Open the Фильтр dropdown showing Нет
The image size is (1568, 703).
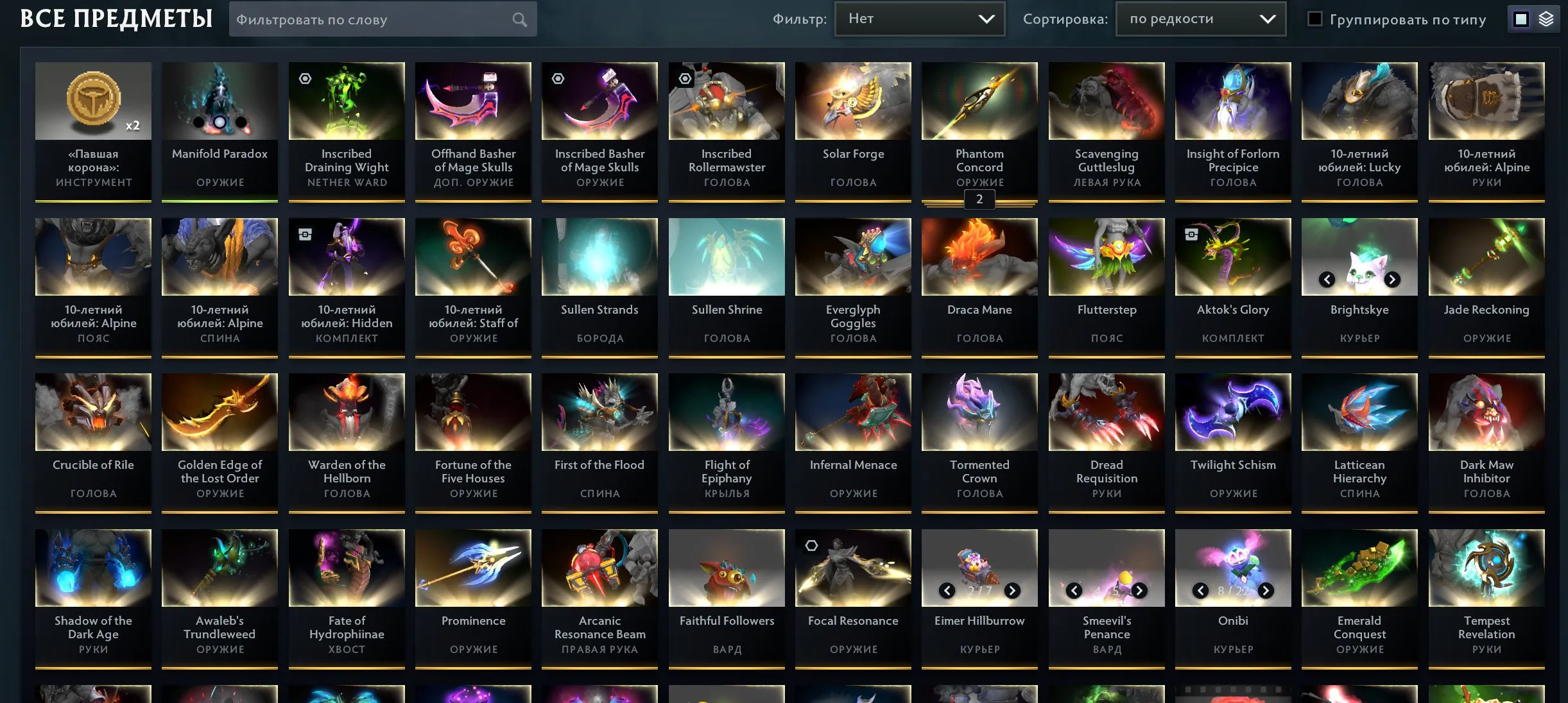pyautogui.click(x=919, y=19)
